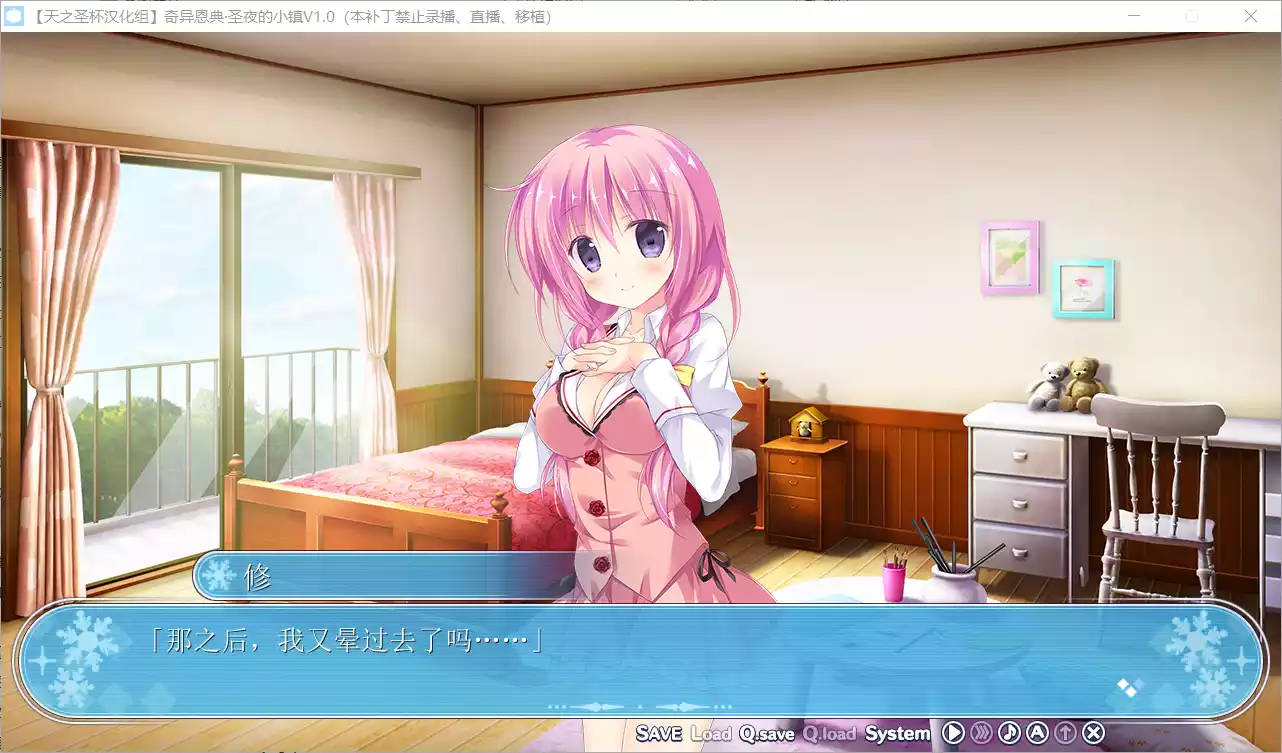
Task: Open the SAVE screen
Action: click(660, 733)
